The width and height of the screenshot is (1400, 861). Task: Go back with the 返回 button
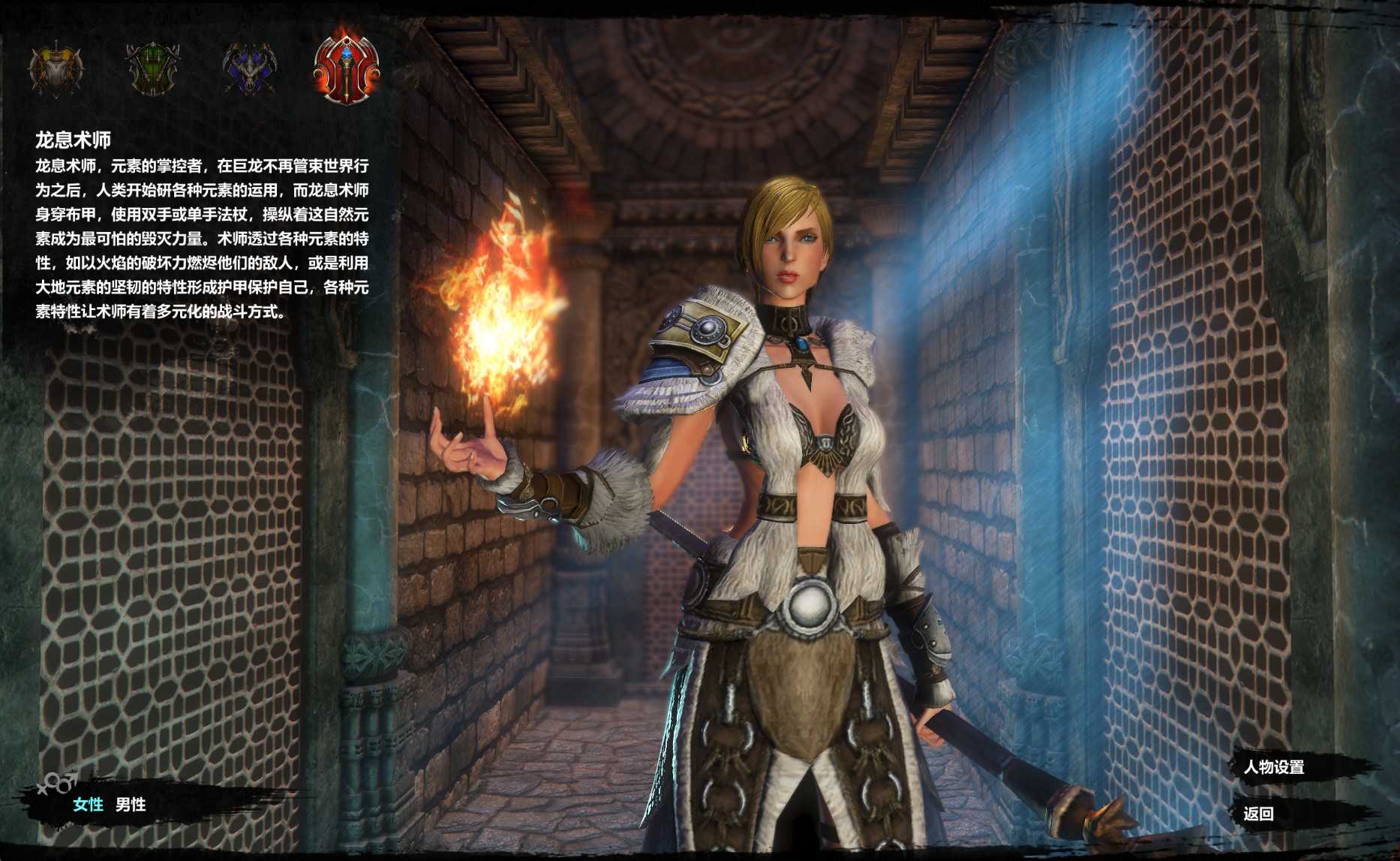(1258, 814)
